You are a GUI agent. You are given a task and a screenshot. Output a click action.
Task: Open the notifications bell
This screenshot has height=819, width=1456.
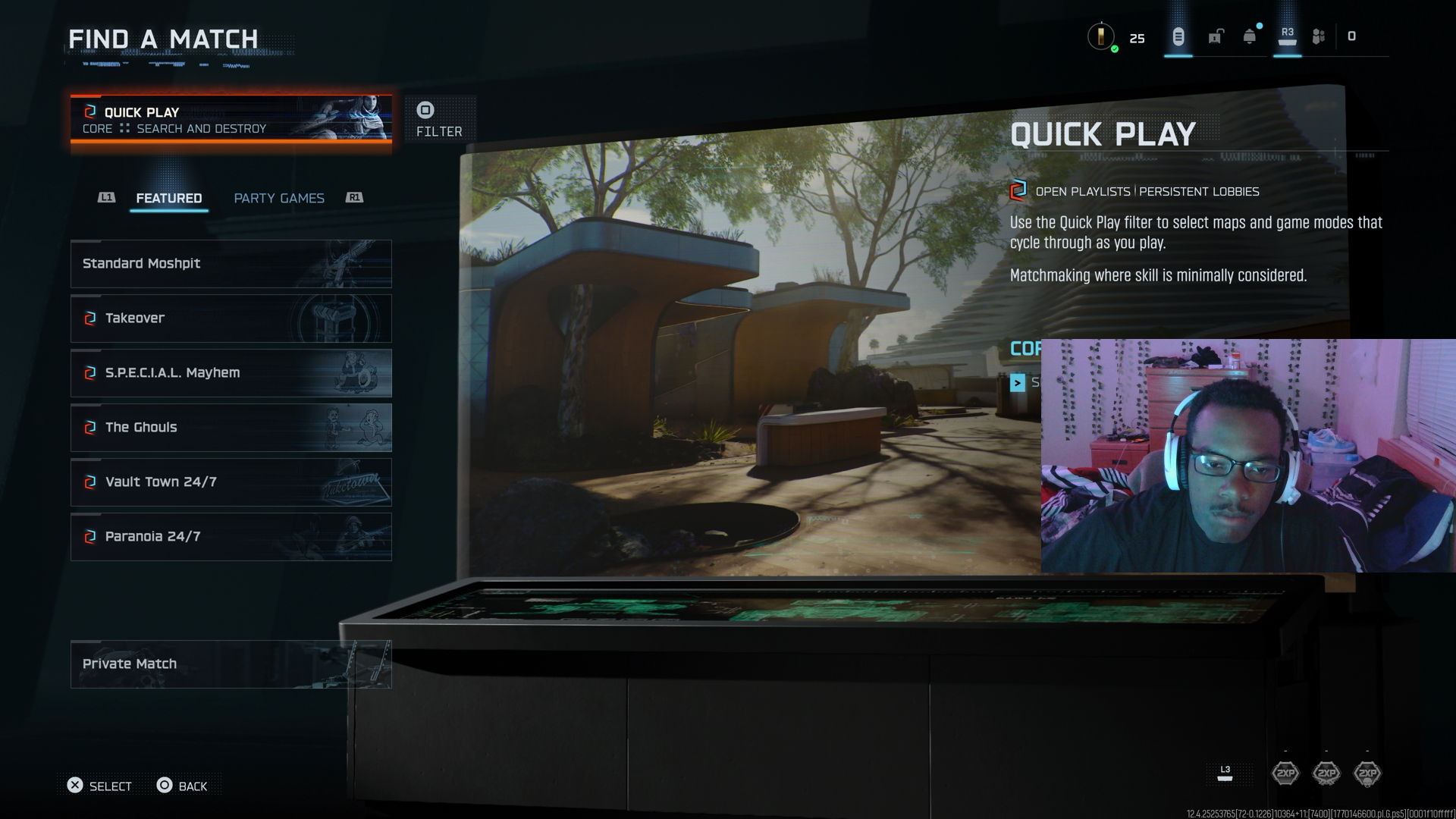(1247, 36)
